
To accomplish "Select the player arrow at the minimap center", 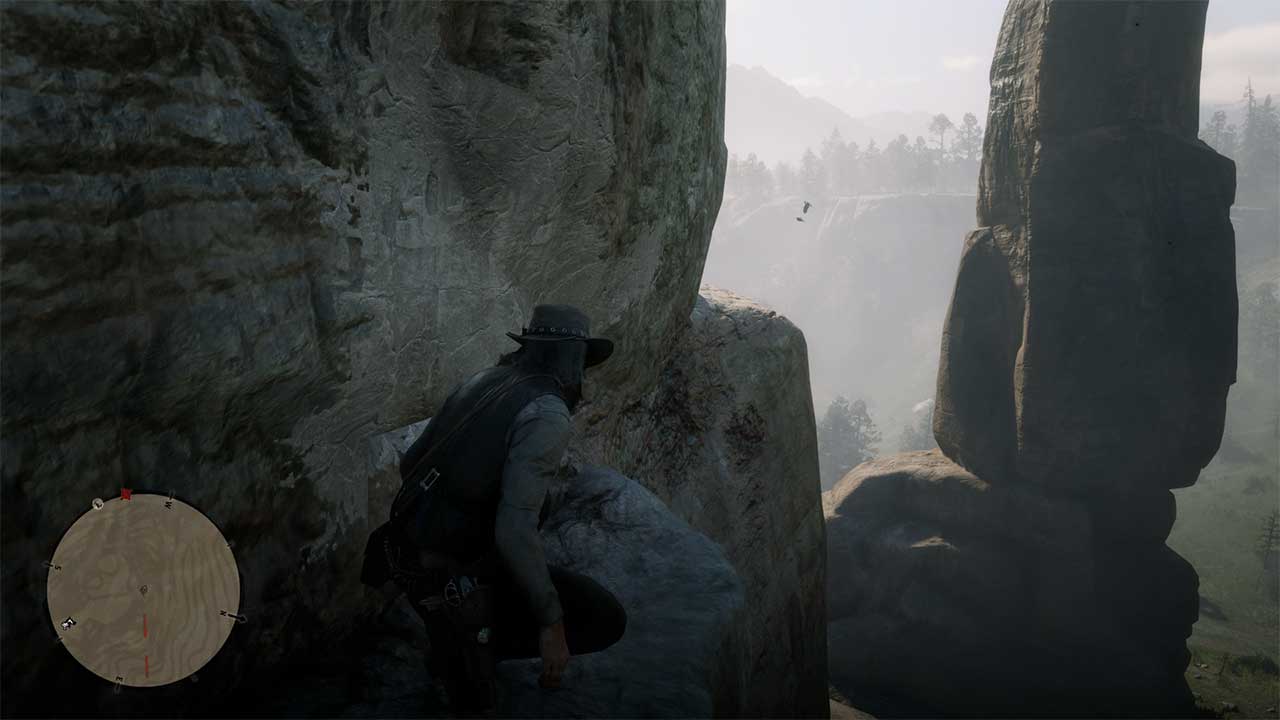I will [x=144, y=590].
